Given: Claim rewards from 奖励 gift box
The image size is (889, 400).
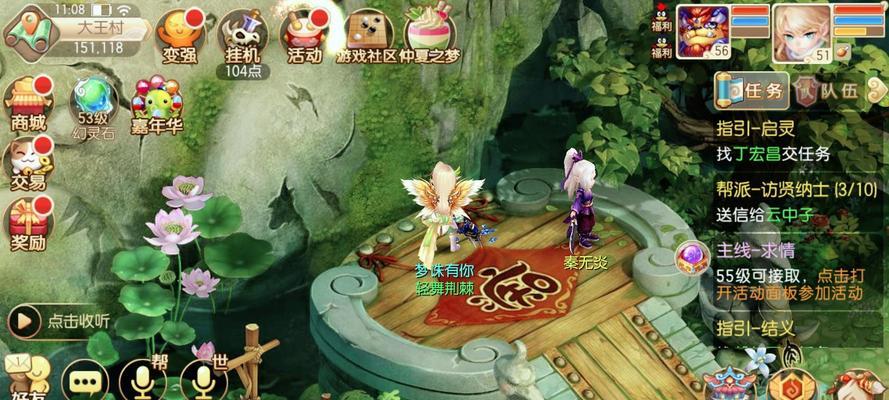Looking at the screenshot, I should point(28,222).
